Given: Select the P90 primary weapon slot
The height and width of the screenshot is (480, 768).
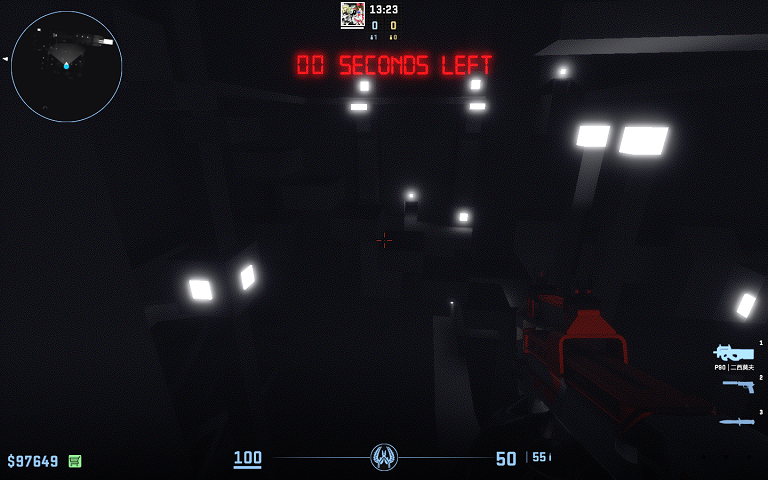Looking at the screenshot, I should (734, 353).
